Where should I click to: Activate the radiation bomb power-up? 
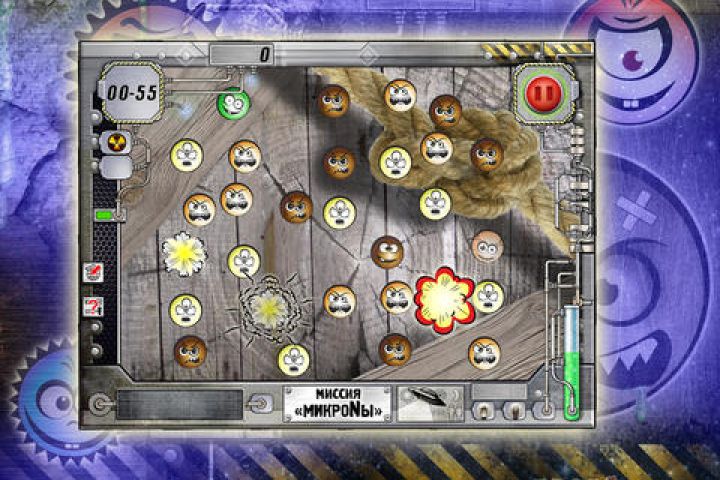coord(113,141)
